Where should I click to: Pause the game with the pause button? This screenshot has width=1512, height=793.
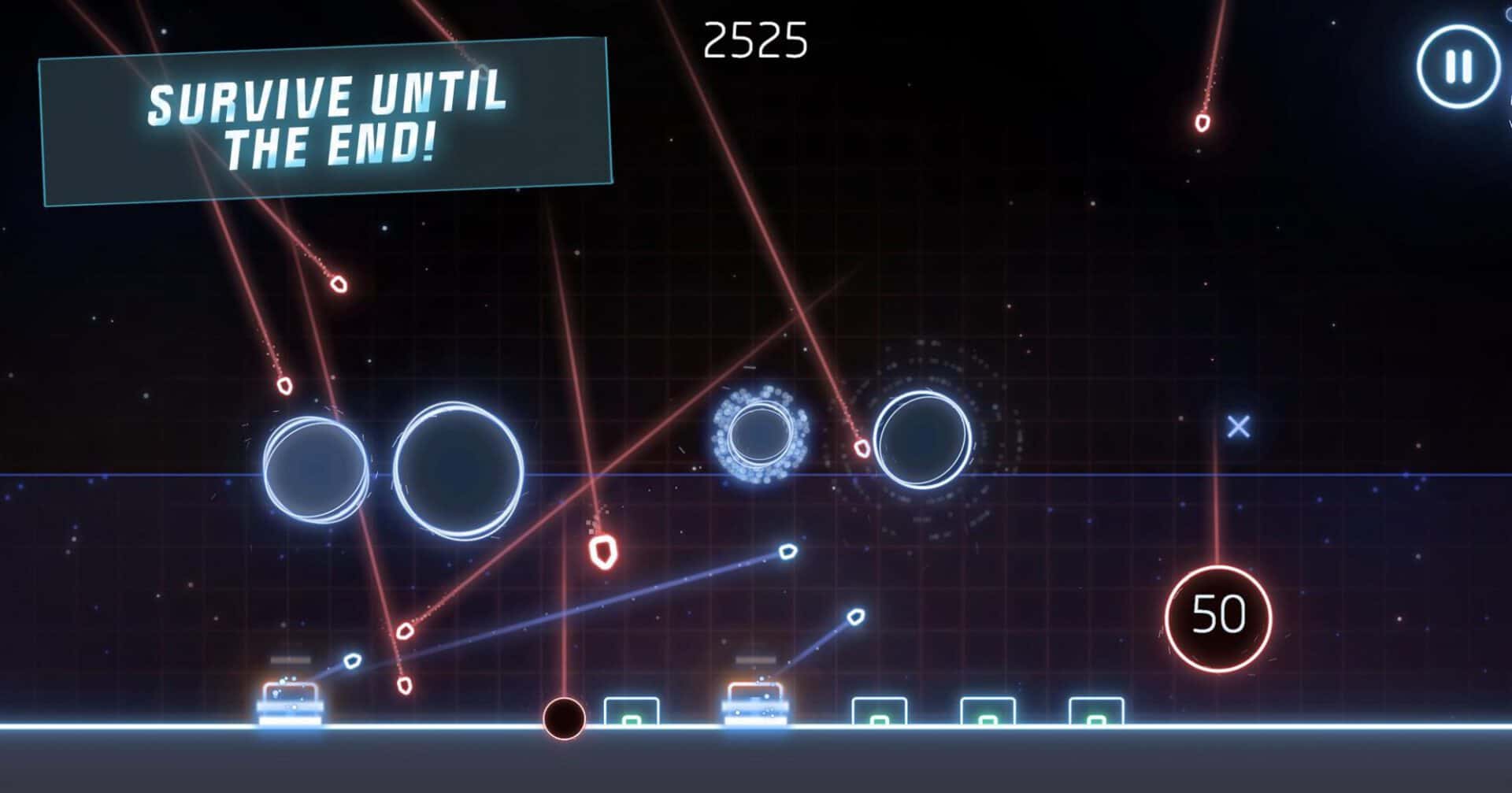(1458, 67)
